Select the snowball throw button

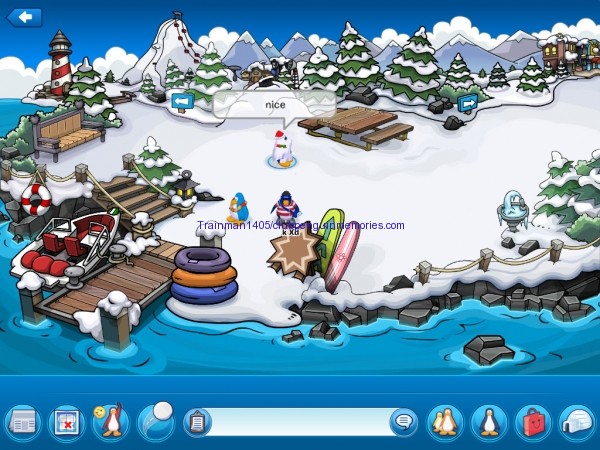156,420
